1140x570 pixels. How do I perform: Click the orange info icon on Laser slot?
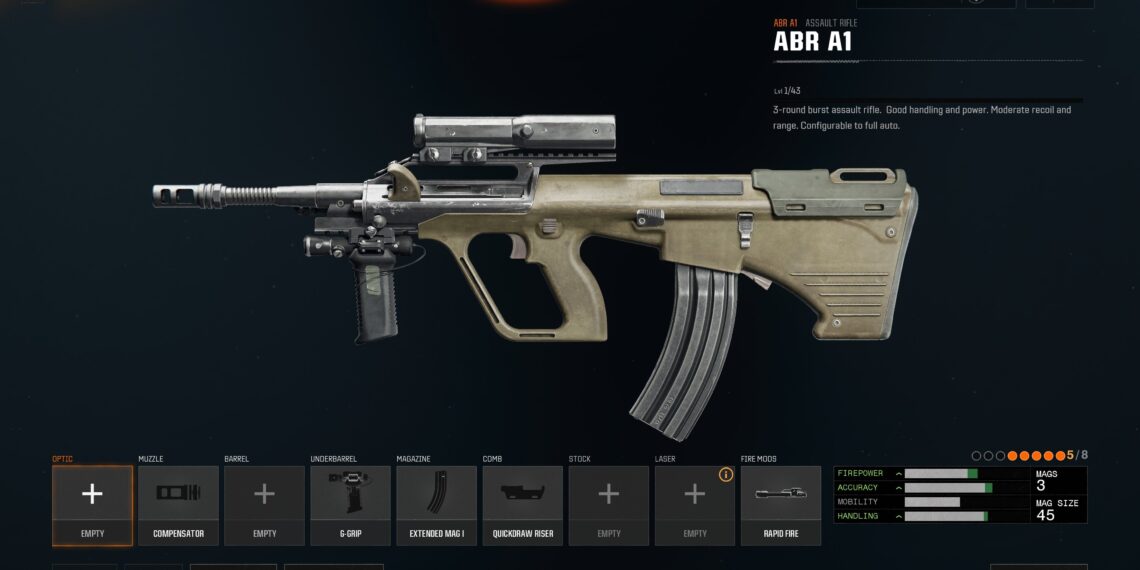[x=726, y=474]
